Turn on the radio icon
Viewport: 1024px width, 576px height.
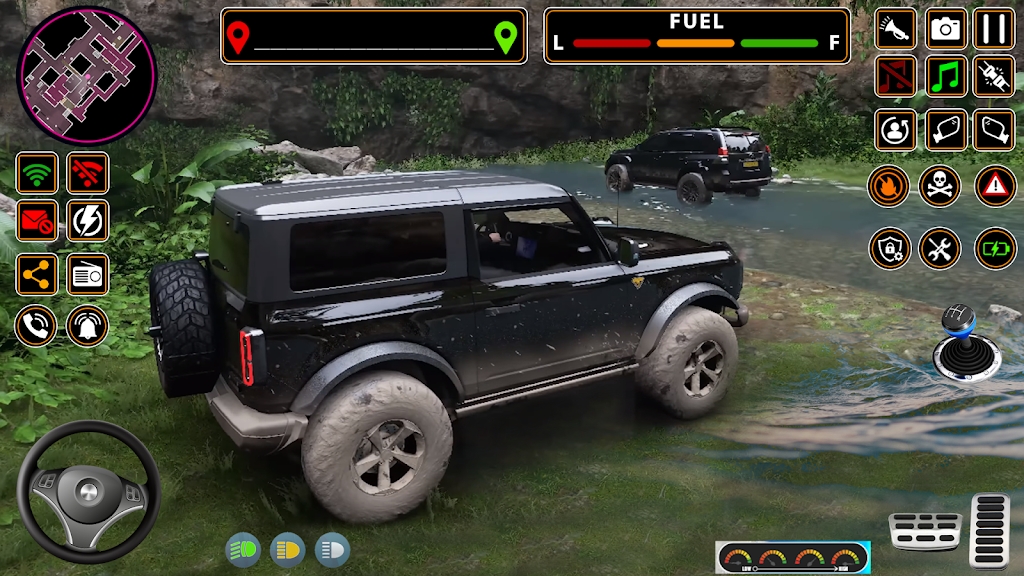(x=88, y=274)
